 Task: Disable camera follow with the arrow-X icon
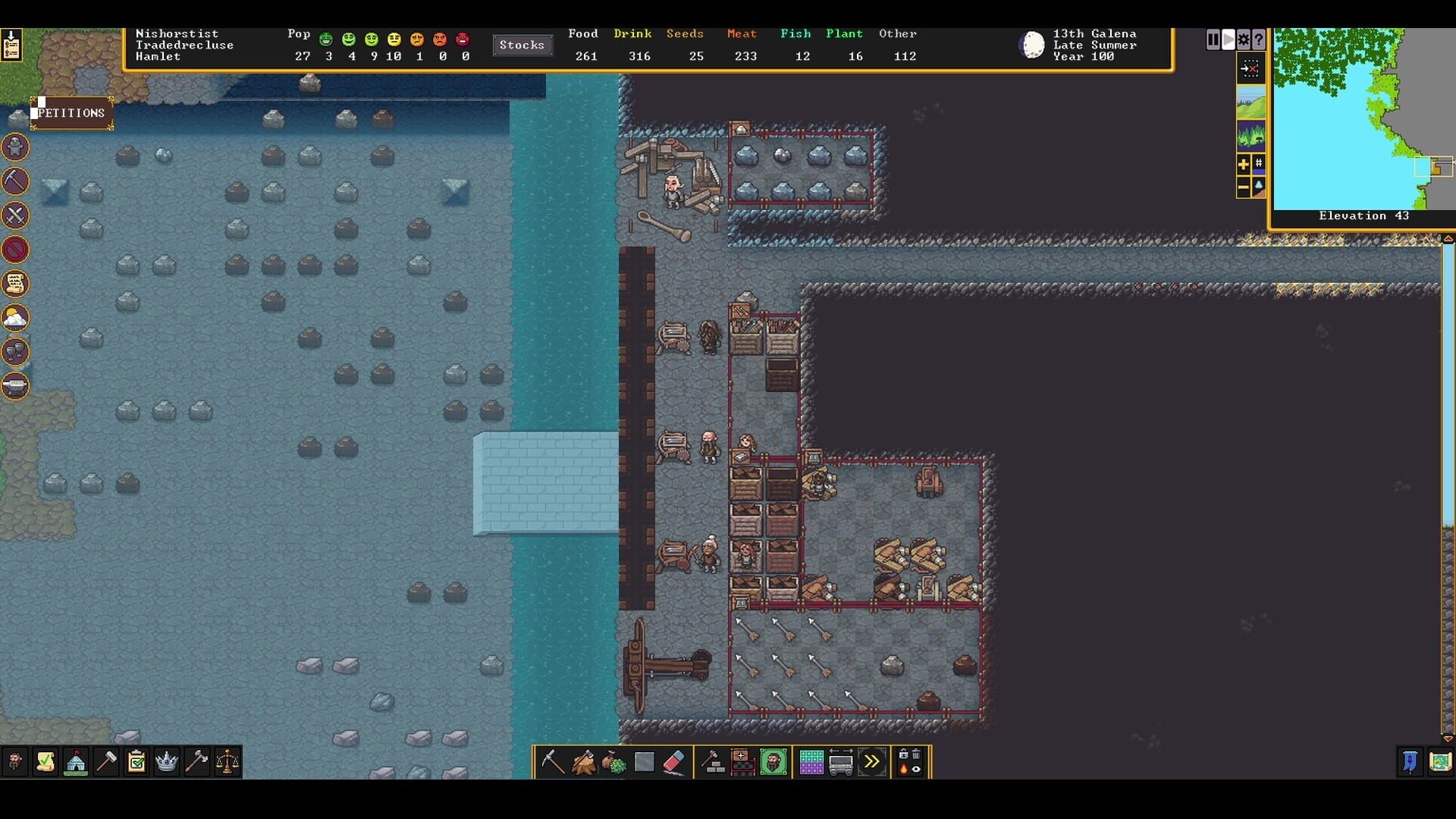[1250, 68]
